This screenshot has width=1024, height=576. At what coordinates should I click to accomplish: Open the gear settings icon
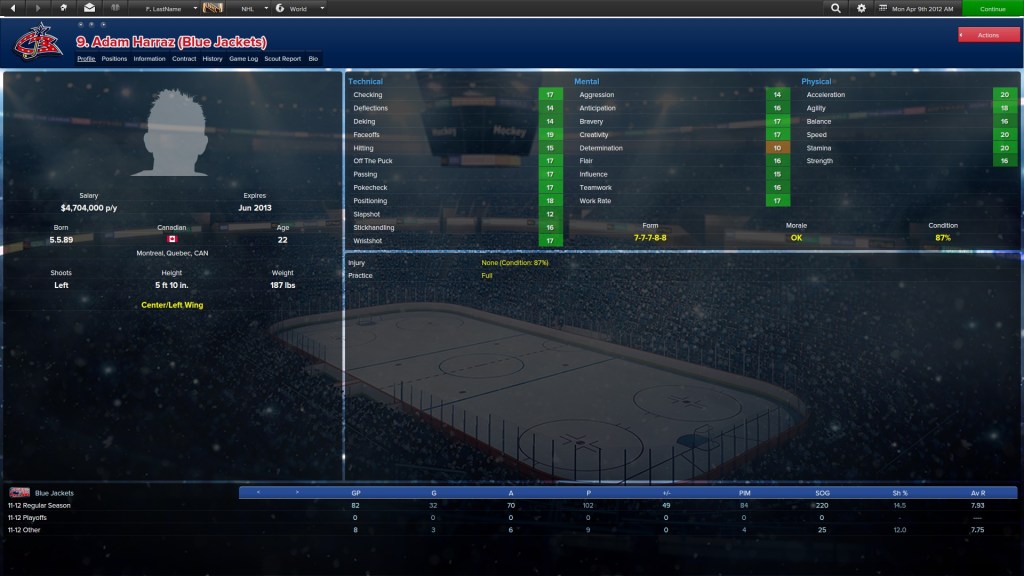[x=861, y=8]
